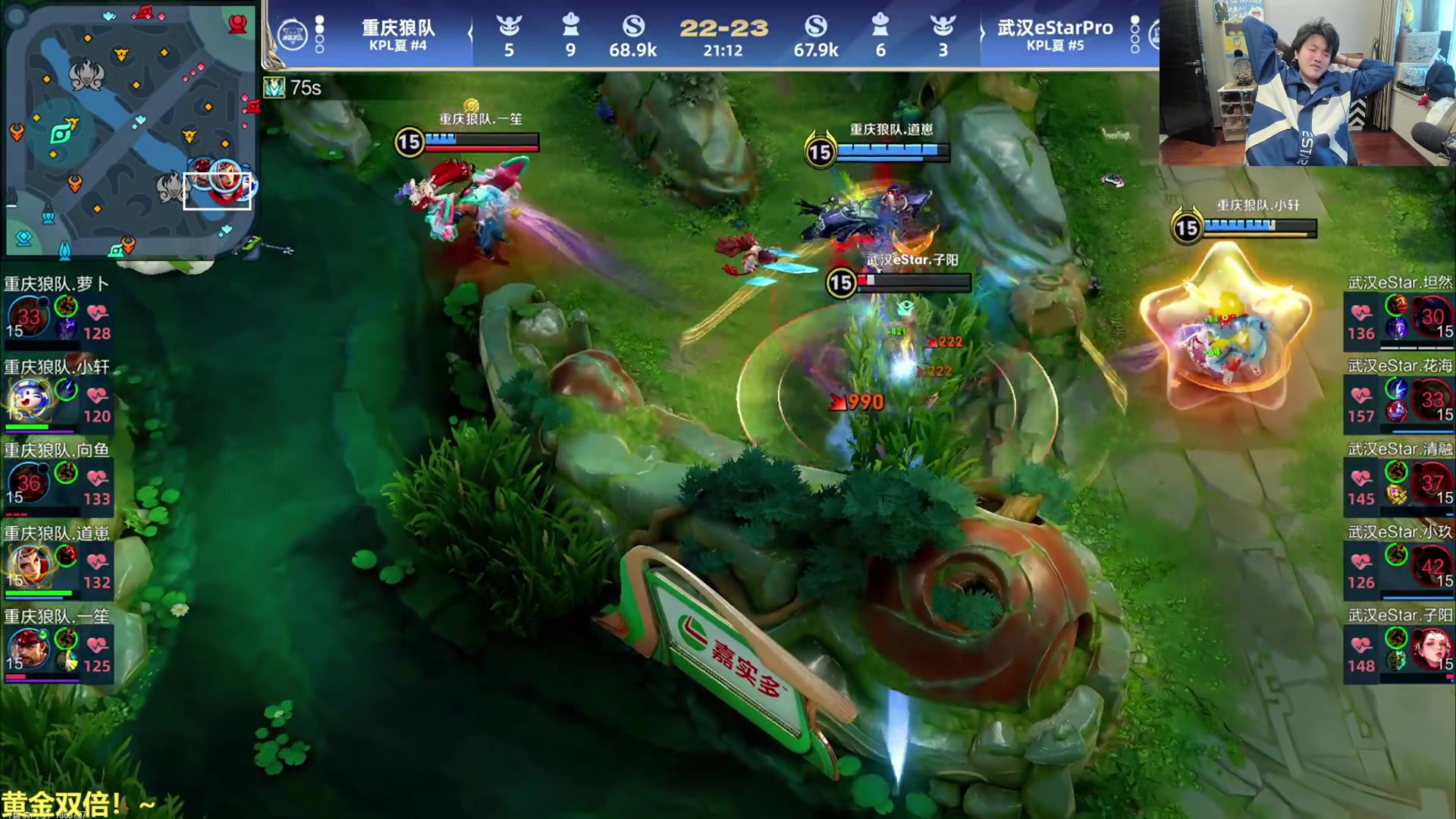Screen dimensions: 1456x819
Task: Click the KPL league logo beside 重庆狼队
Action: pos(292,35)
